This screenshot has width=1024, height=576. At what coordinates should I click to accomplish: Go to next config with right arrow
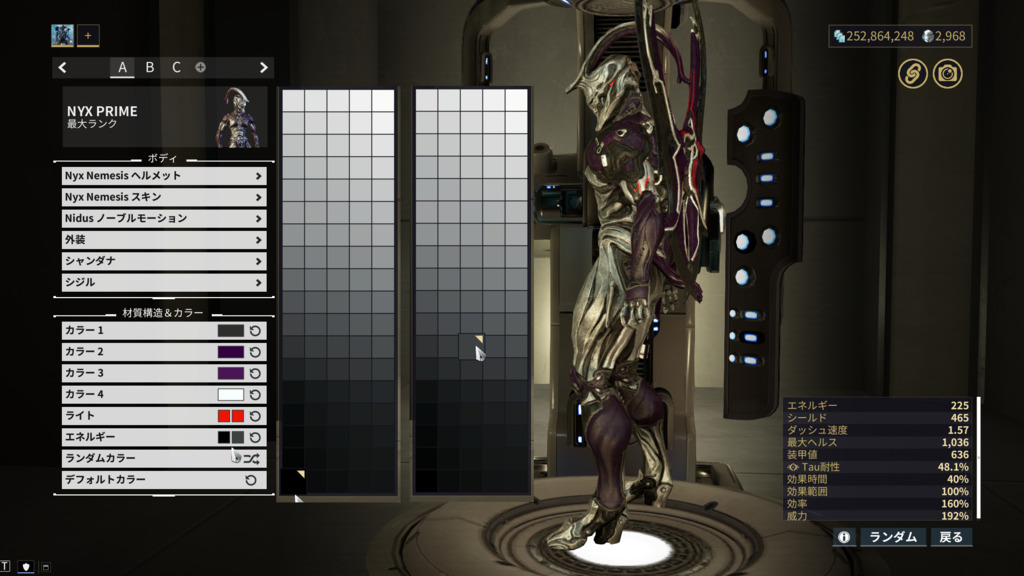point(264,68)
